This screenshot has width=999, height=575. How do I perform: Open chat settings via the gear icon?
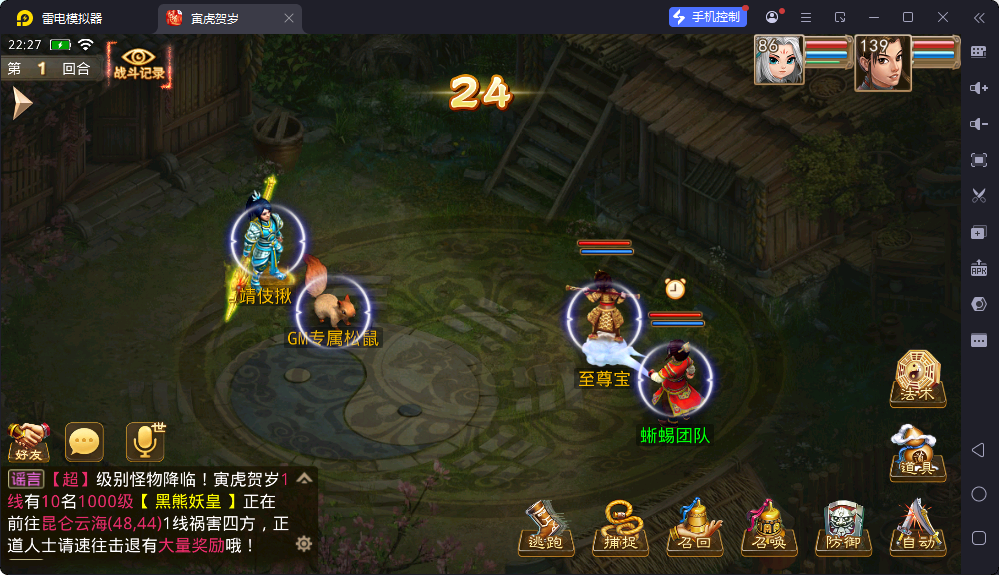[x=304, y=544]
